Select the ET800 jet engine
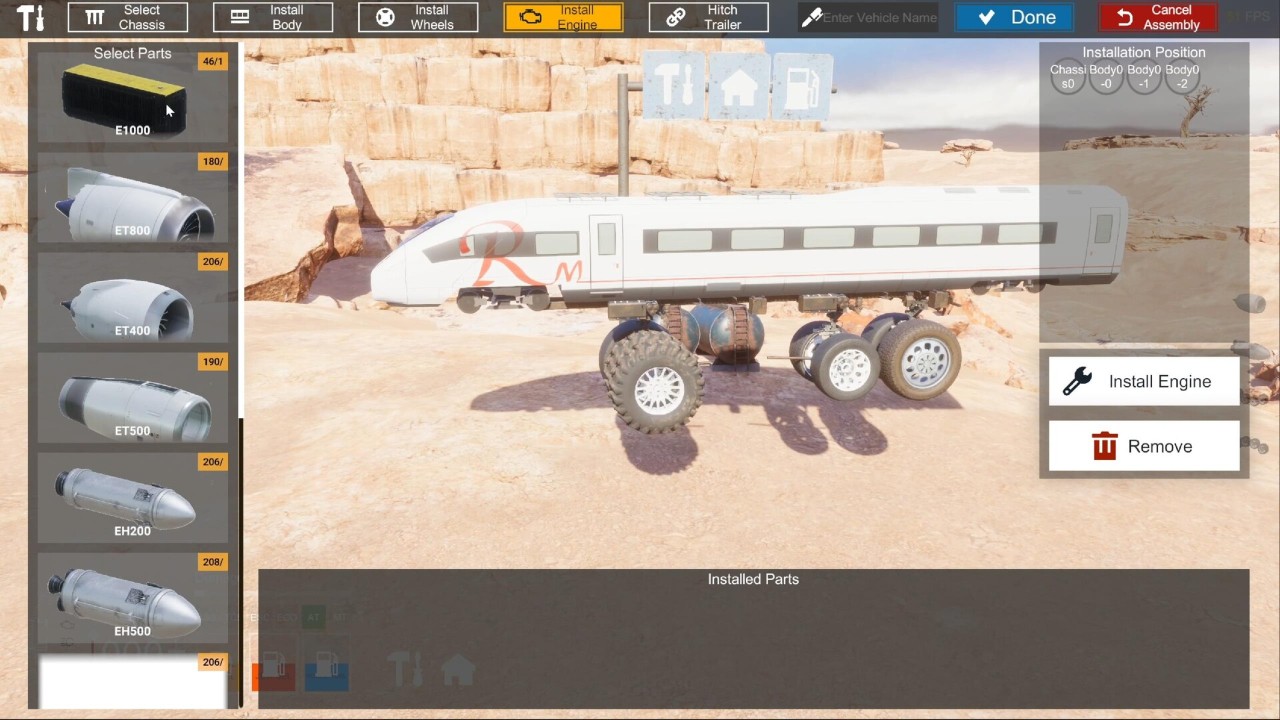1280x720 pixels. pos(132,198)
